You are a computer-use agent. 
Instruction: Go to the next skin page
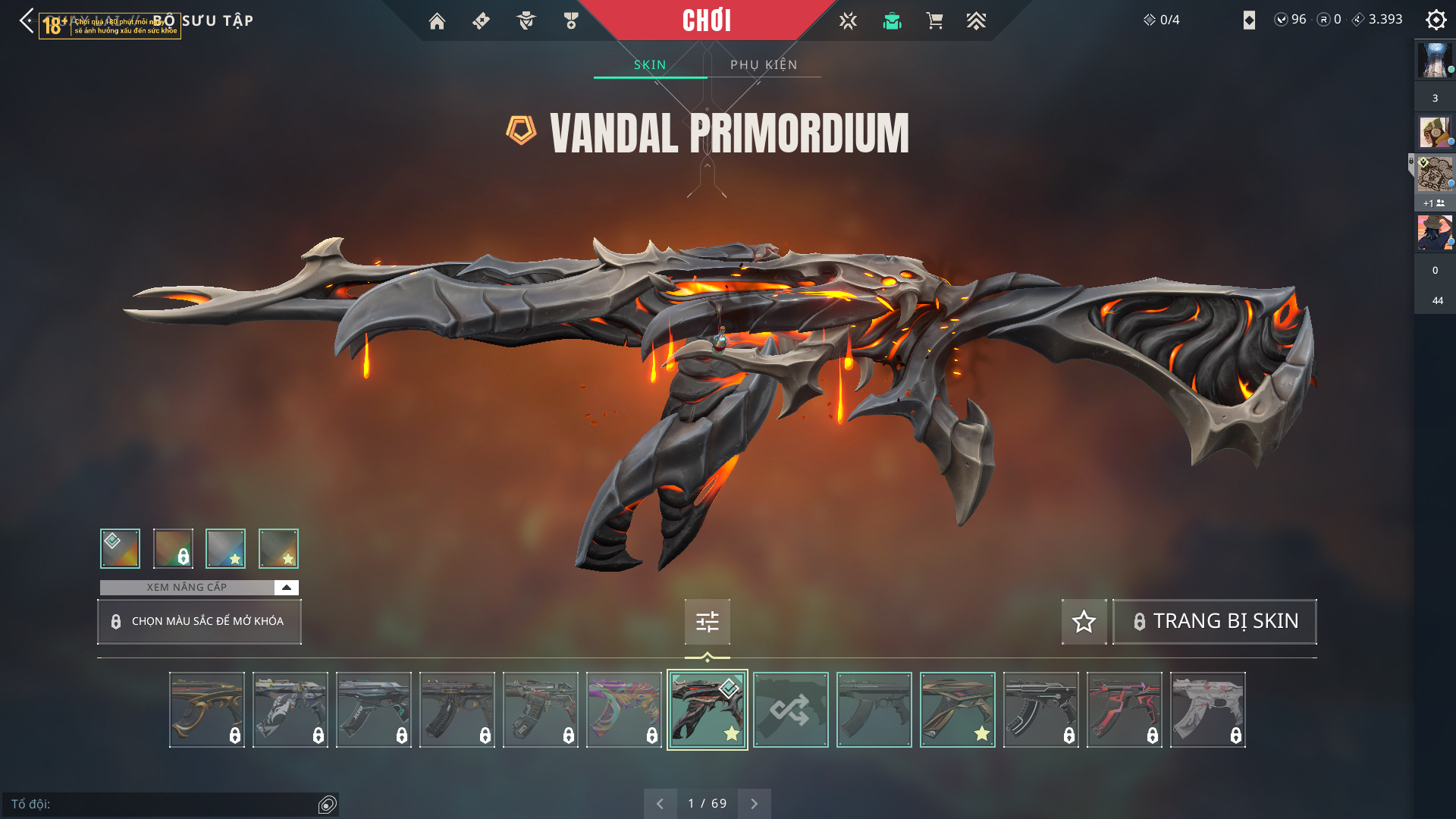click(754, 804)
